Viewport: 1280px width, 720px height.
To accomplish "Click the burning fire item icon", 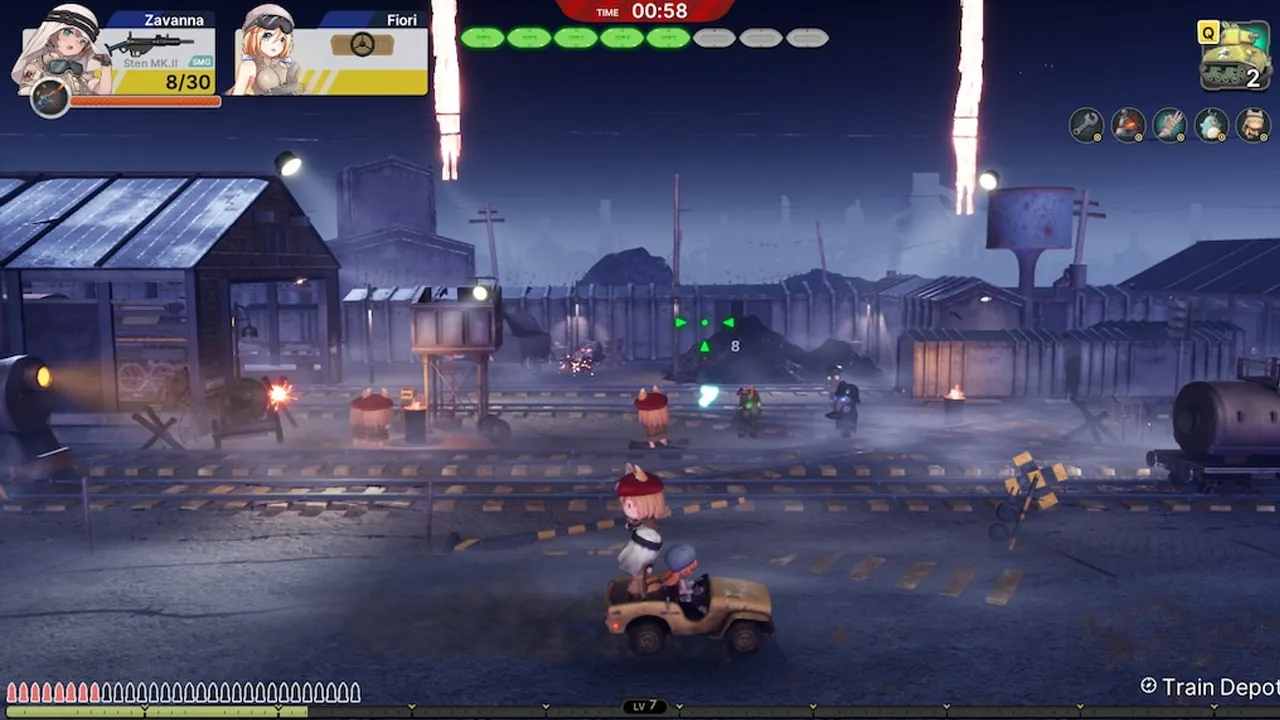I will point(1128,125).
